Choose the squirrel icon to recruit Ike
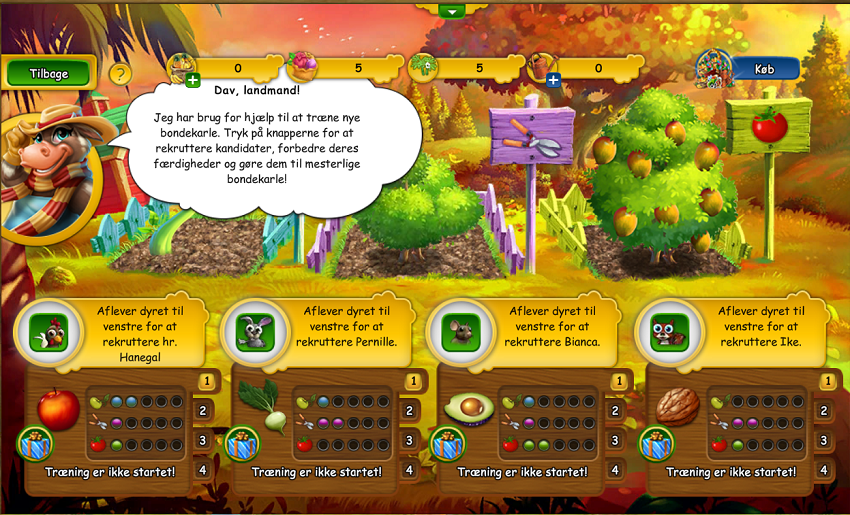Viewport: 850px width, 515px height. 669,333
